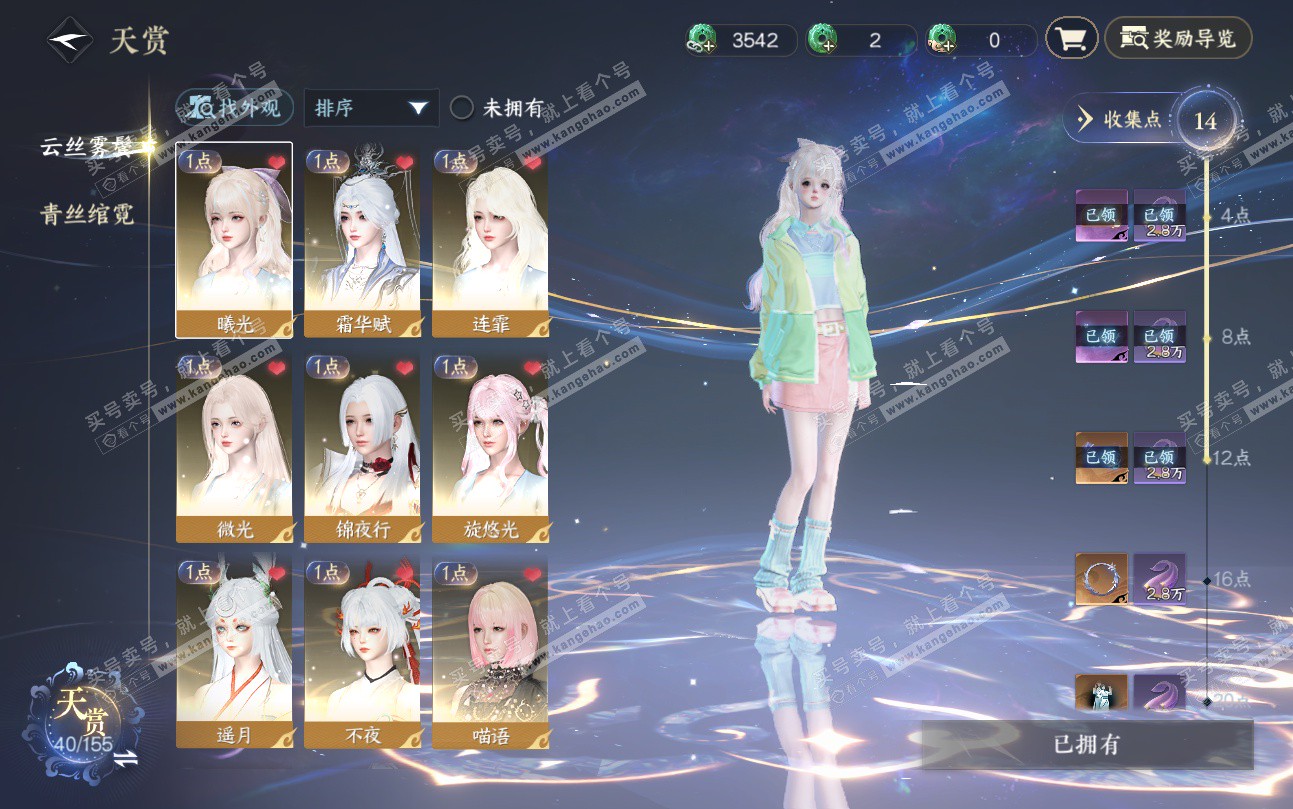The width and height of the screenshot is (1293, 809).
Task: Choose the 连霏 hairstyle card
Action: [x=490, y=240]
